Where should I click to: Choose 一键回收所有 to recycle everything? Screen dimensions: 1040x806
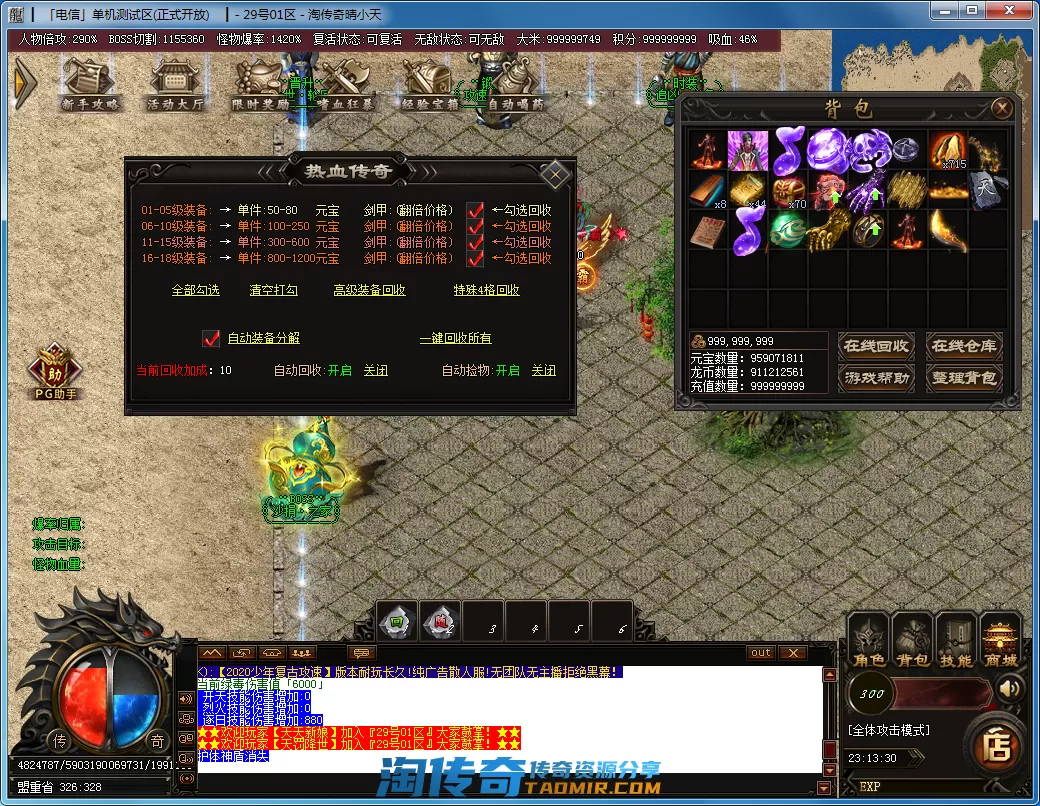(455, 338)
